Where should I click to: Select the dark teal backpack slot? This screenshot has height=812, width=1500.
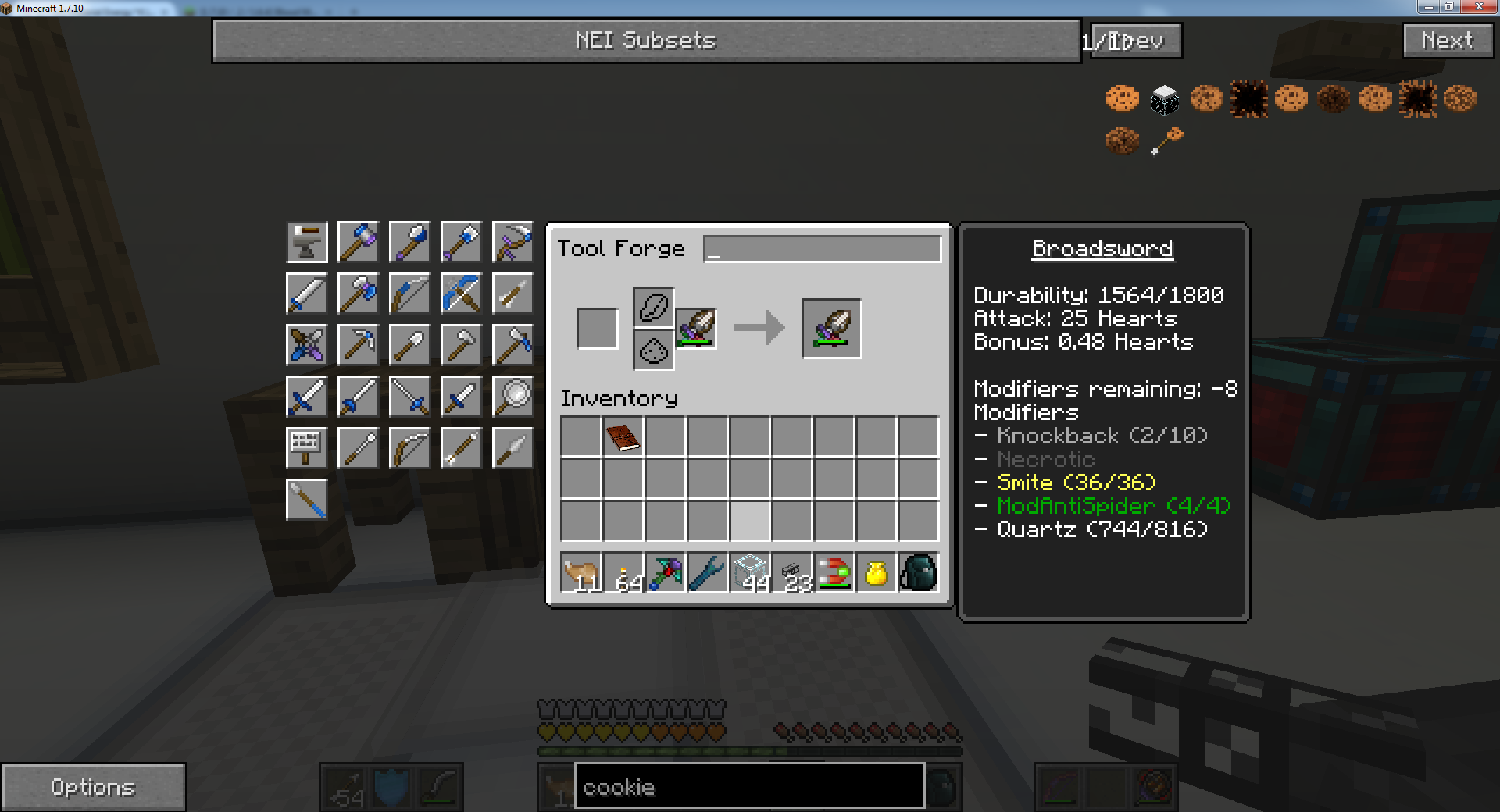[919, 574]
